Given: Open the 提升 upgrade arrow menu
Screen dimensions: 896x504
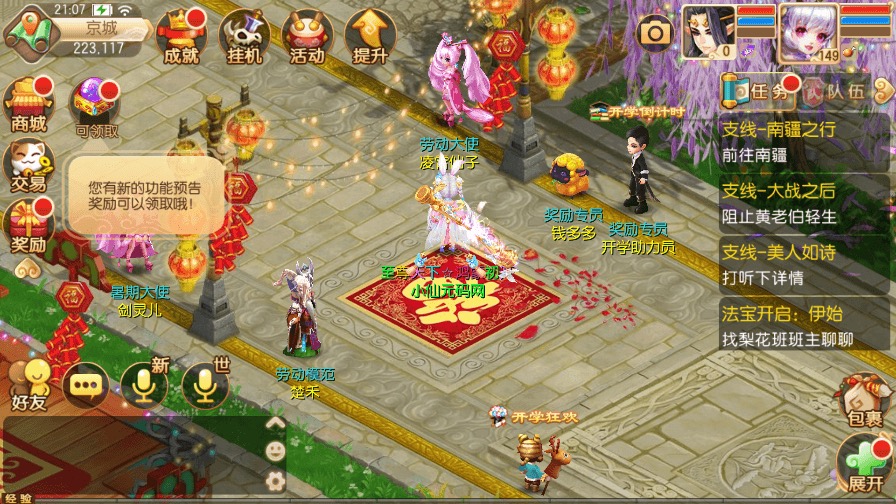Looking at the screenshot, I should click(369, 37).
